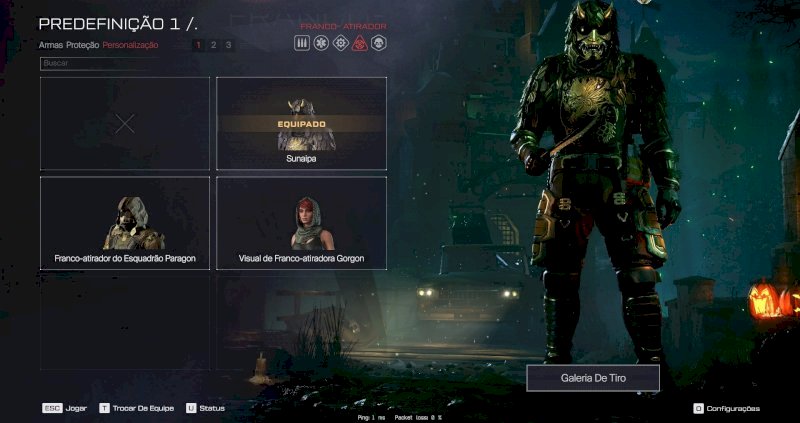Choose the medic asterisk class icon
This screenshot has width=800, height=423.
point(321,43)
